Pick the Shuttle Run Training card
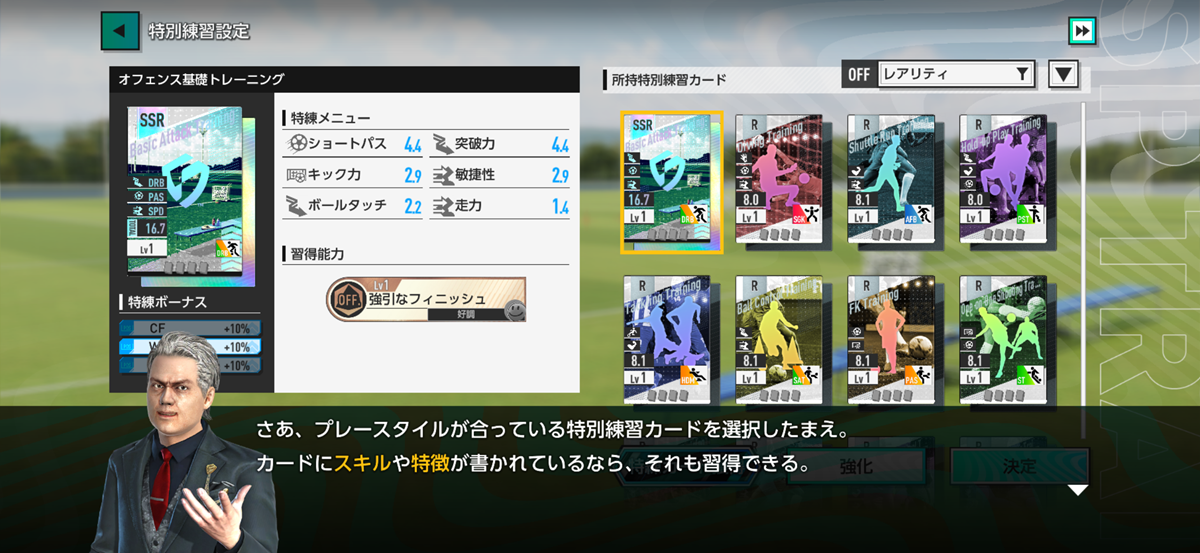Viewport: 1200px width, 553px height. [x=891, y=180]
